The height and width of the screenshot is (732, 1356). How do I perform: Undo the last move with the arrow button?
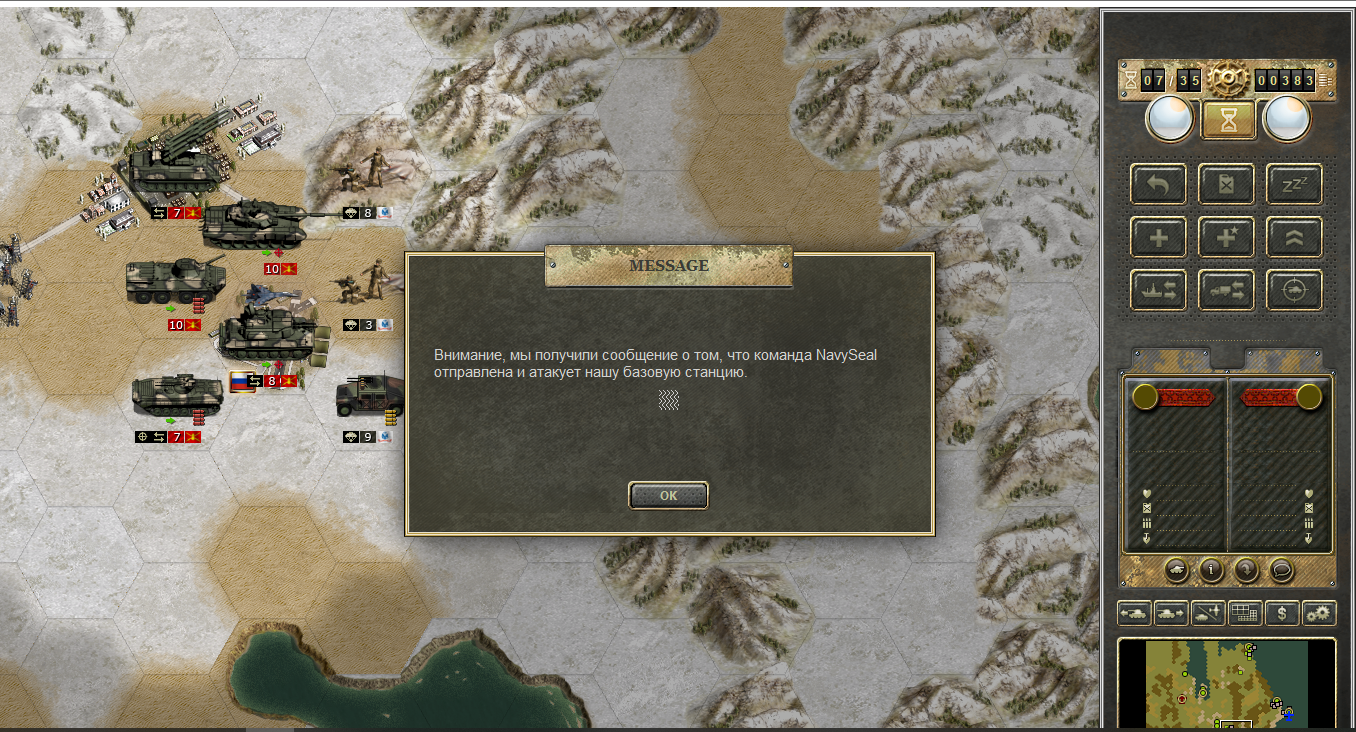[x=1158, y=184]
